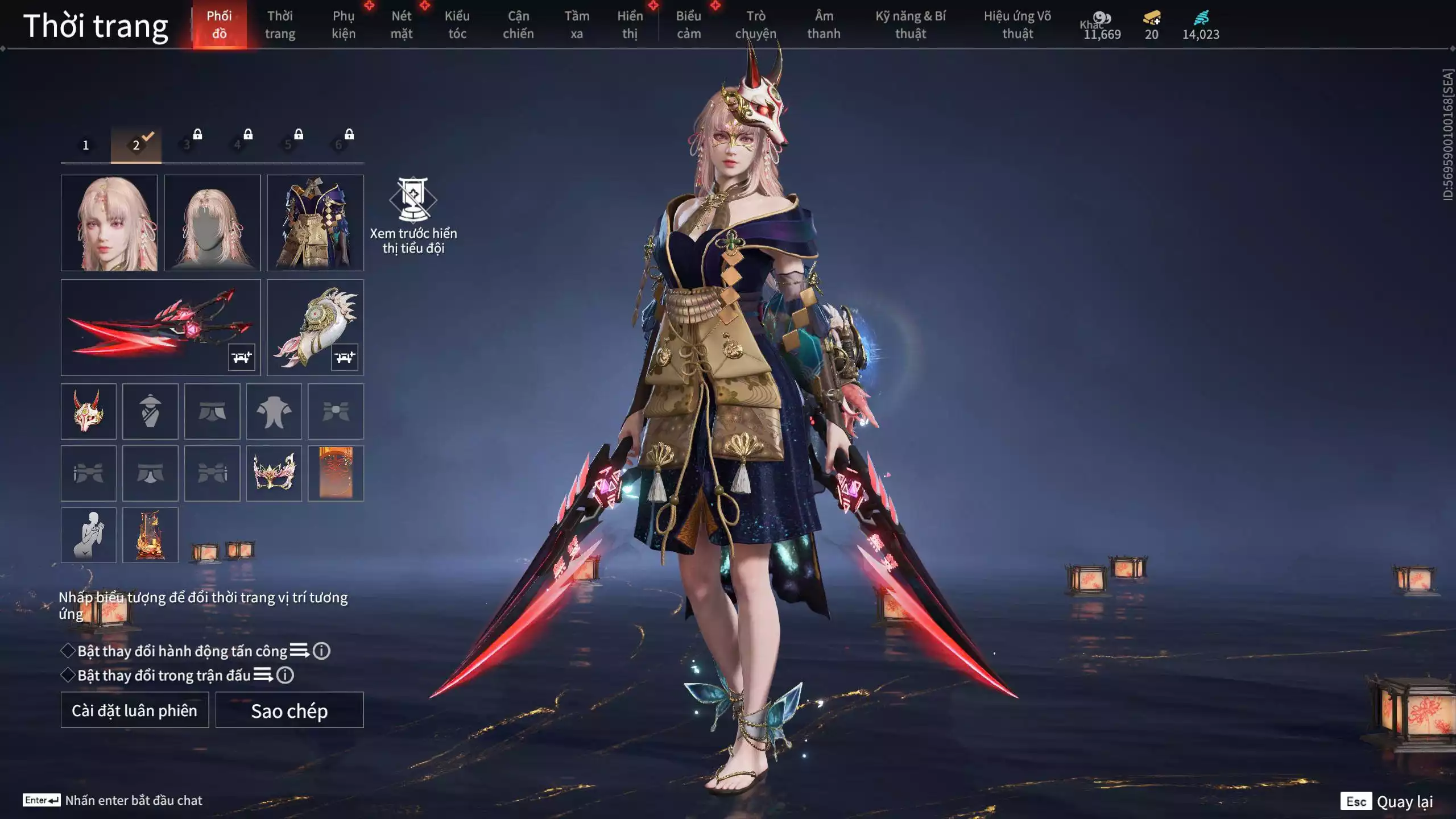Select outfit preset slot 1
Image resolution: width=1456 pixels, height=819 pixels.
[86, 145]
